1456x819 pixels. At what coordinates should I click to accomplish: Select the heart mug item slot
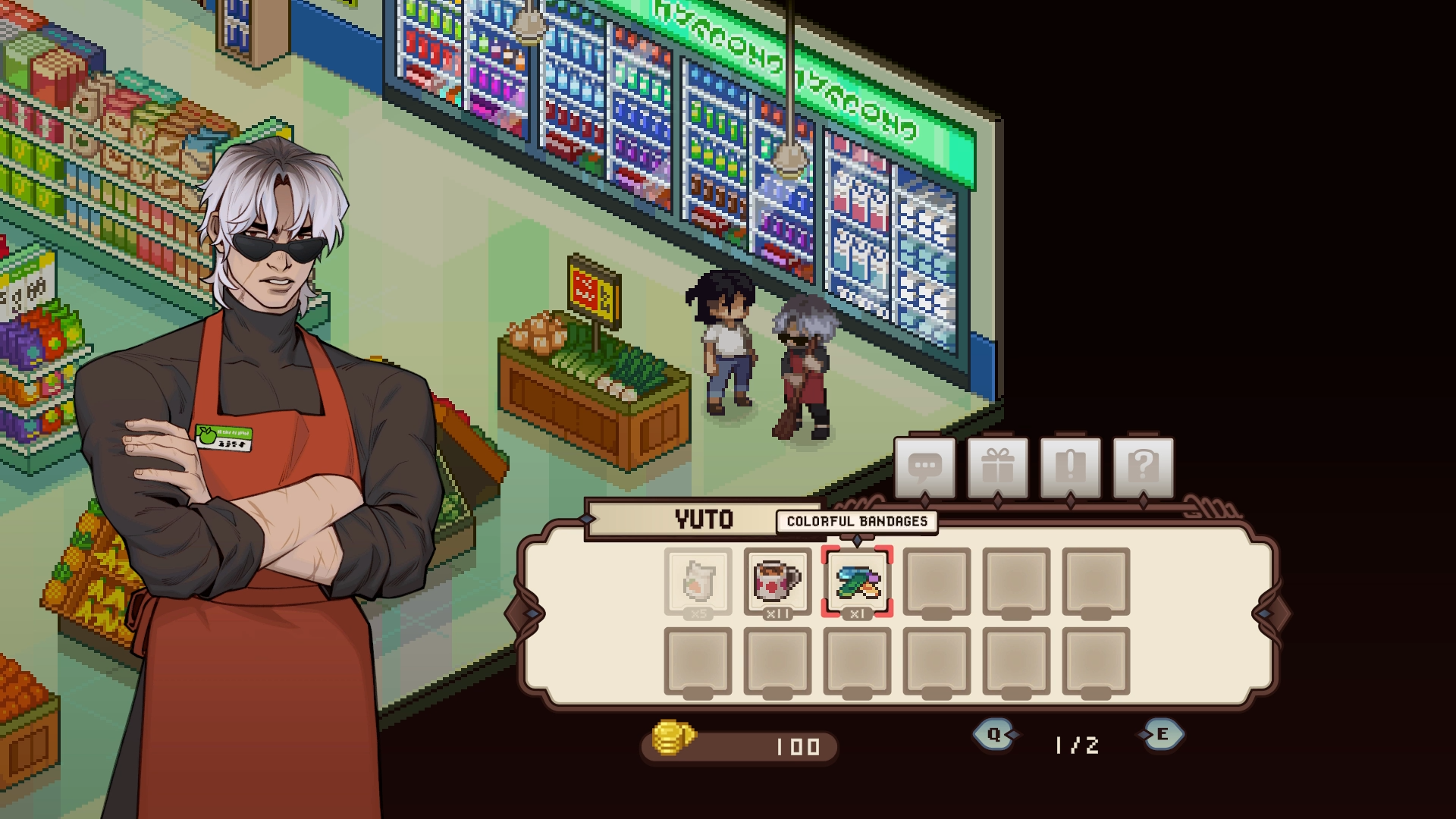777,581
